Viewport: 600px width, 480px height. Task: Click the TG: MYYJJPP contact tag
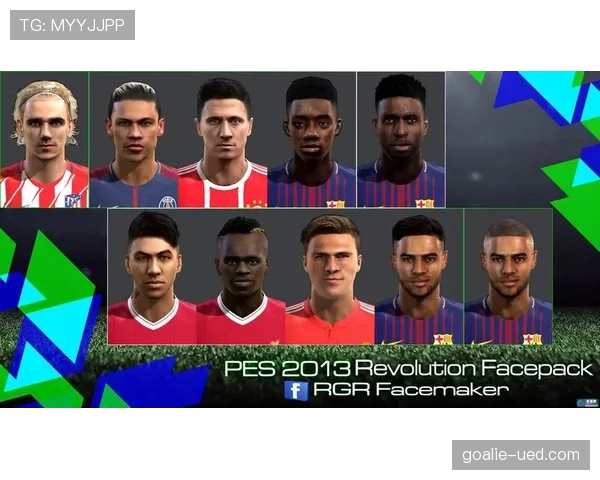[x=72, y=25]
